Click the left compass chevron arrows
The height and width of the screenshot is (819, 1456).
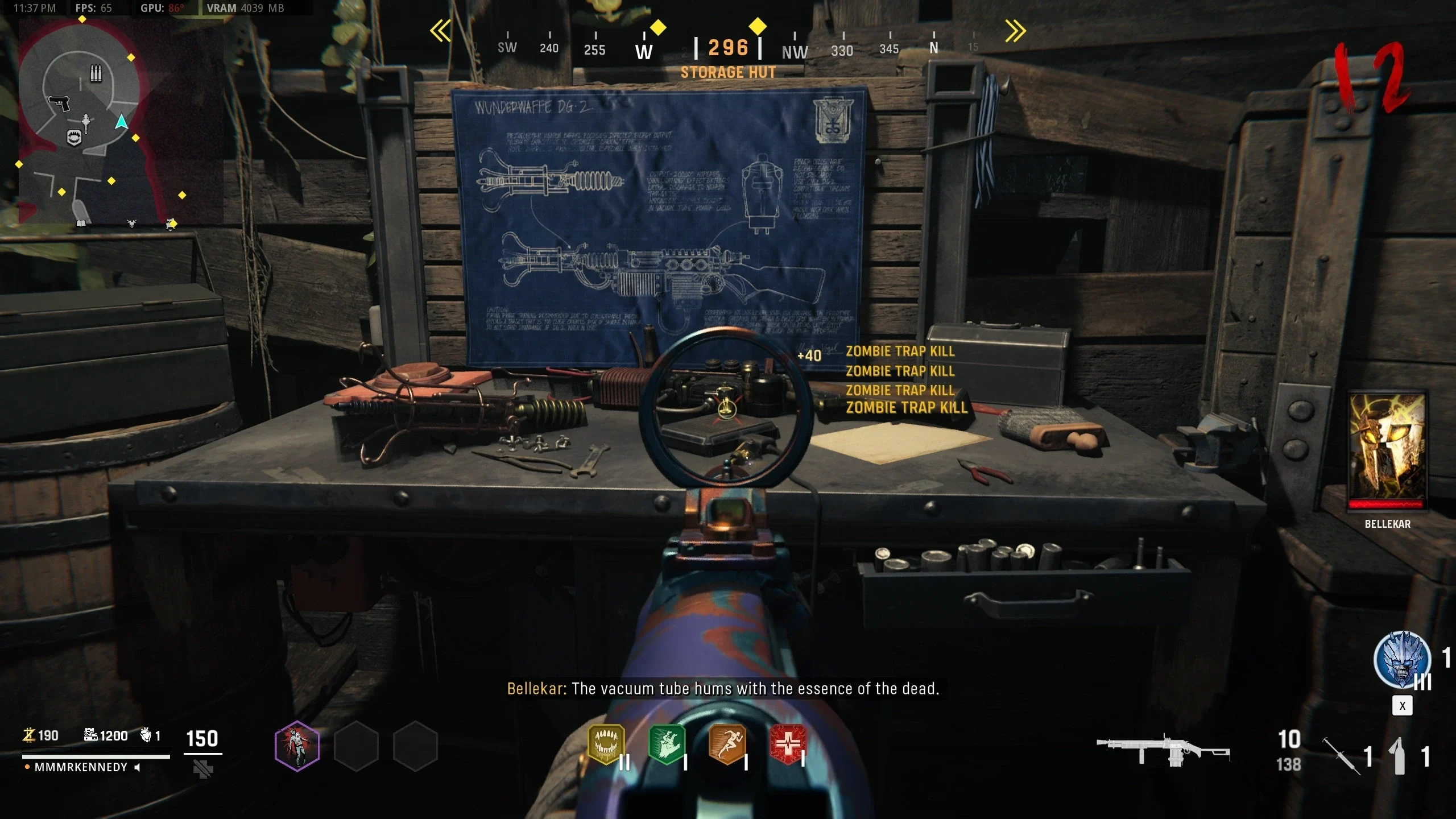[441, 31]
